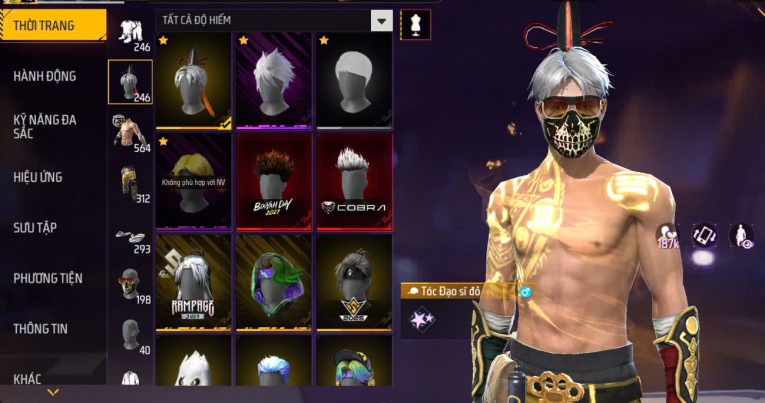Select the shirt category with count 564
Screen dimensions: 765x403
tap(129, 133)
